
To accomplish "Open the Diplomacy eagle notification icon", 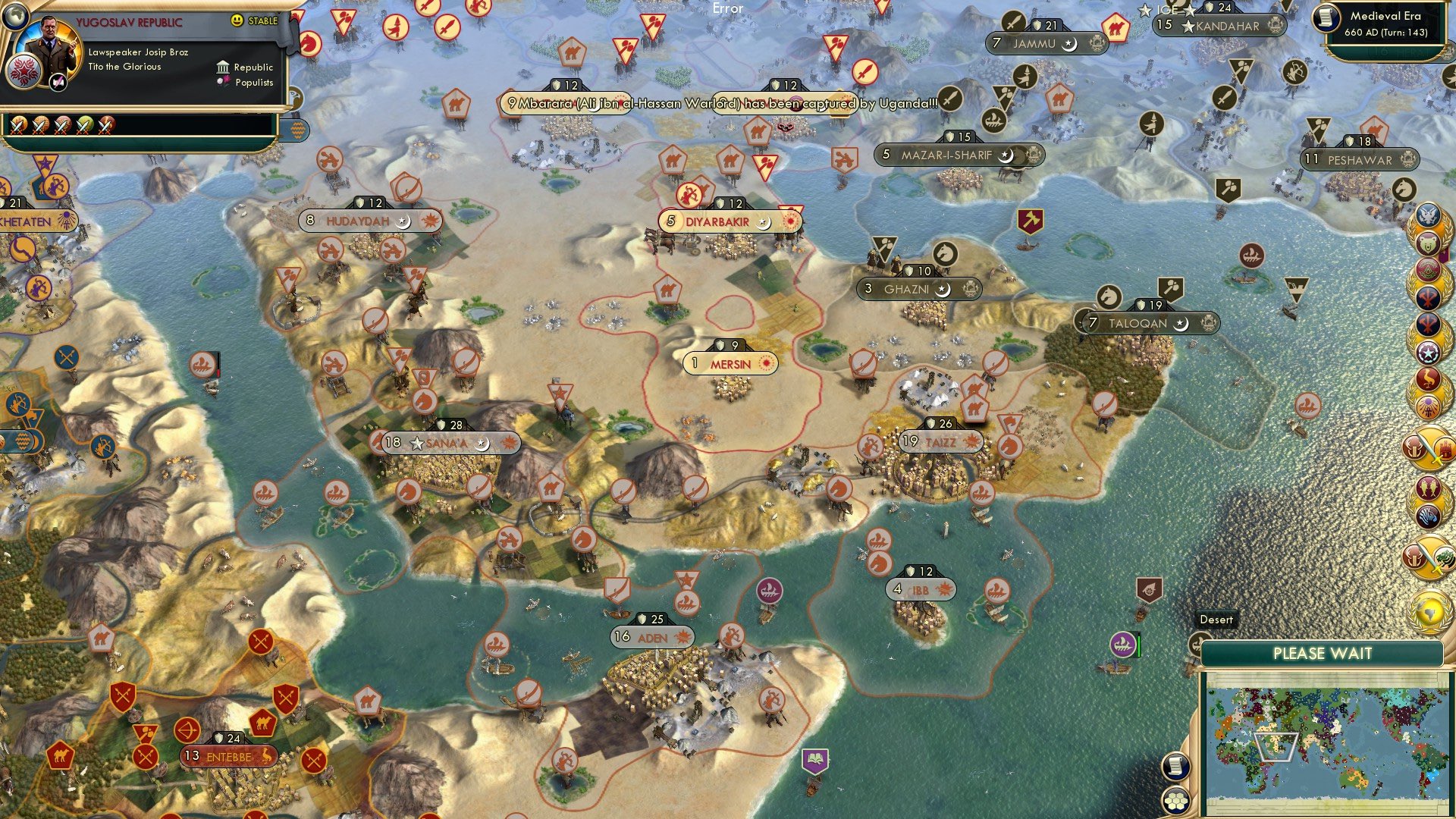I will [1429, 214].
